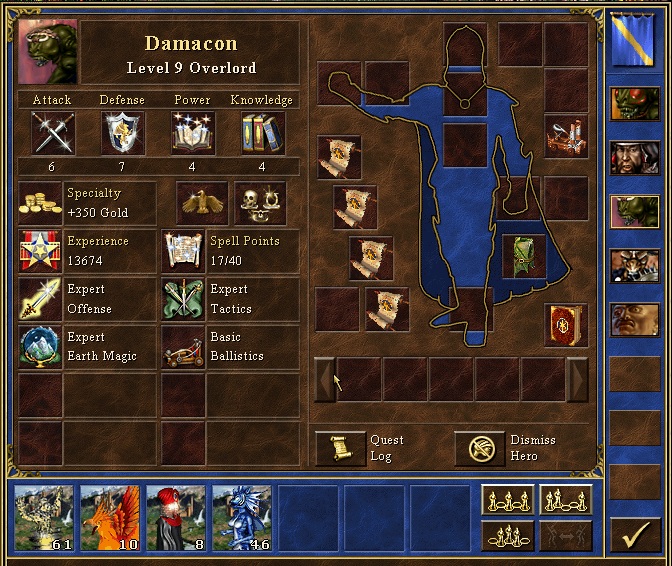The width and height of the screenshot is (672, 566).
Task: Show the +350 Gold specialty info
Action: click(x=40, y=203)
